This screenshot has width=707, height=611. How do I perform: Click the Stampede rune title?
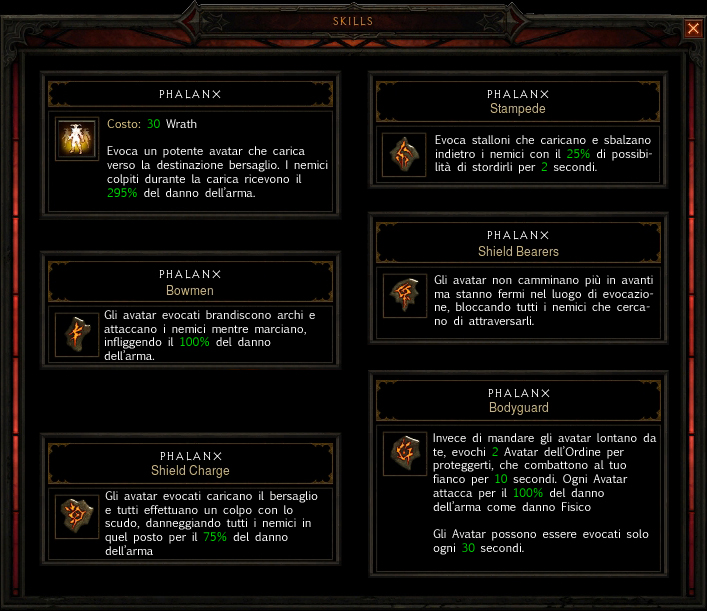pos(518,108)
